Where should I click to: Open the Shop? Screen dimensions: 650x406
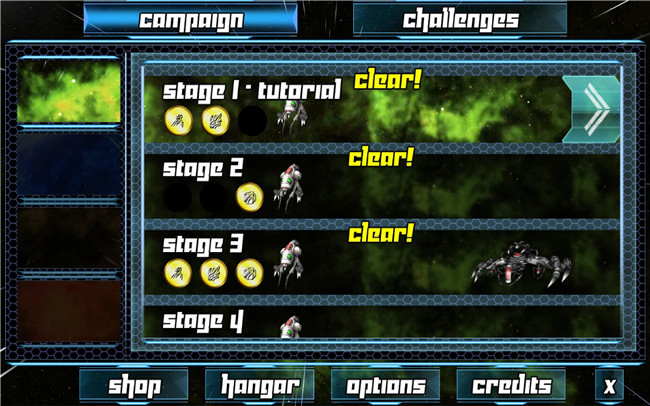point(134,386)
